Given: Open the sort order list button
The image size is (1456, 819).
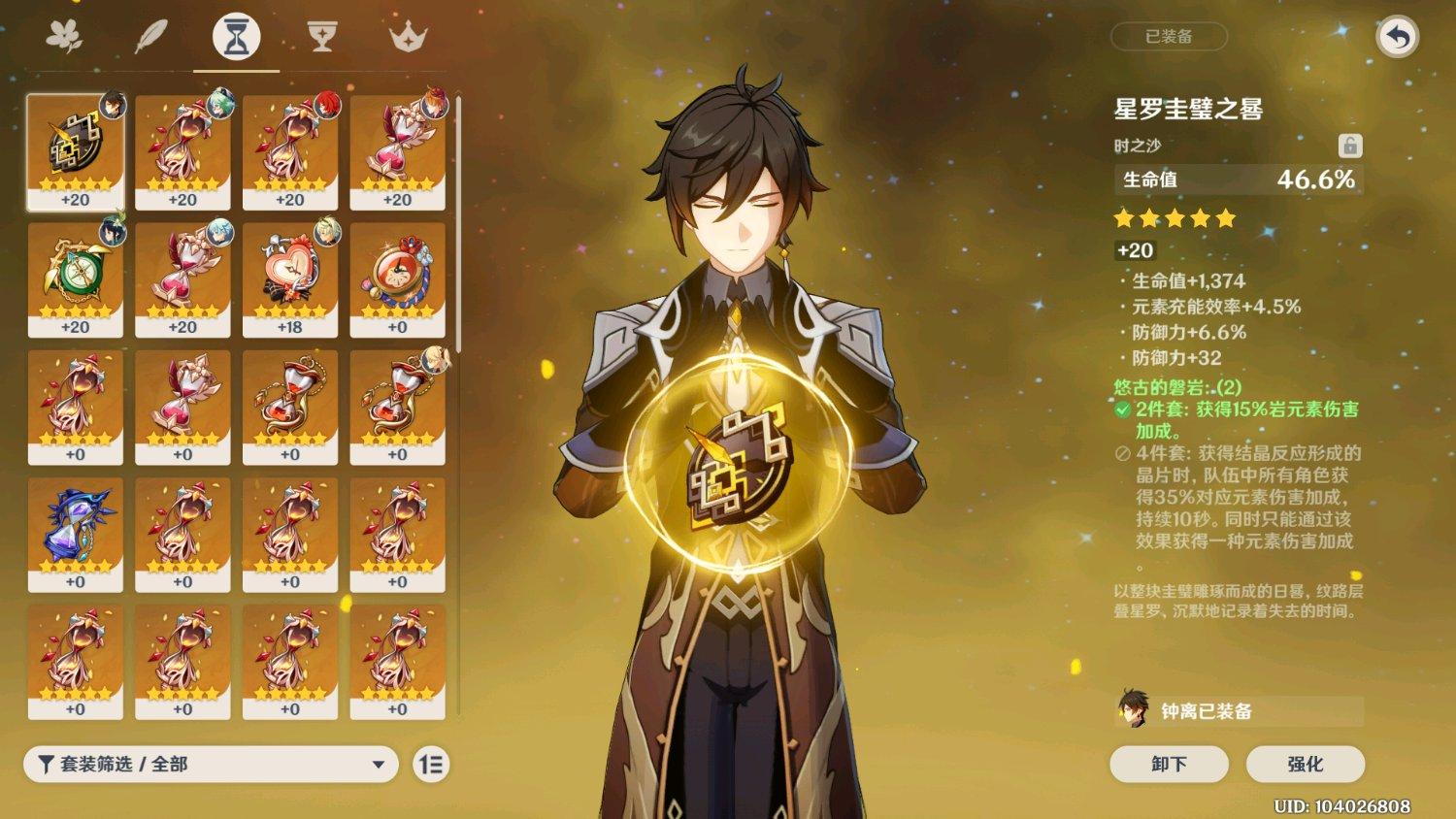Looking at the screenshot, I should pos(431,765).
